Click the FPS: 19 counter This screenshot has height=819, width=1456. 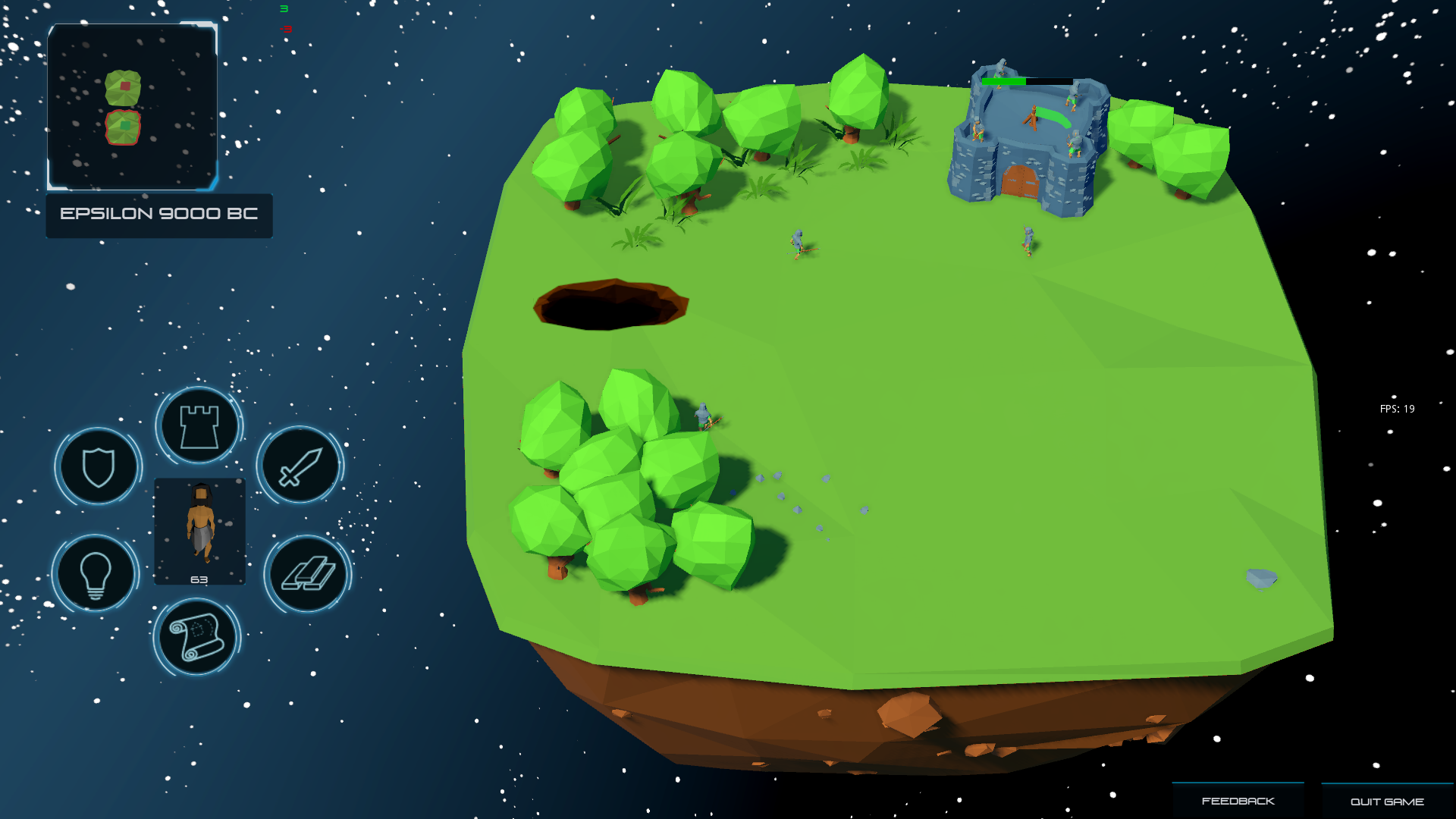pos(1398,409)
